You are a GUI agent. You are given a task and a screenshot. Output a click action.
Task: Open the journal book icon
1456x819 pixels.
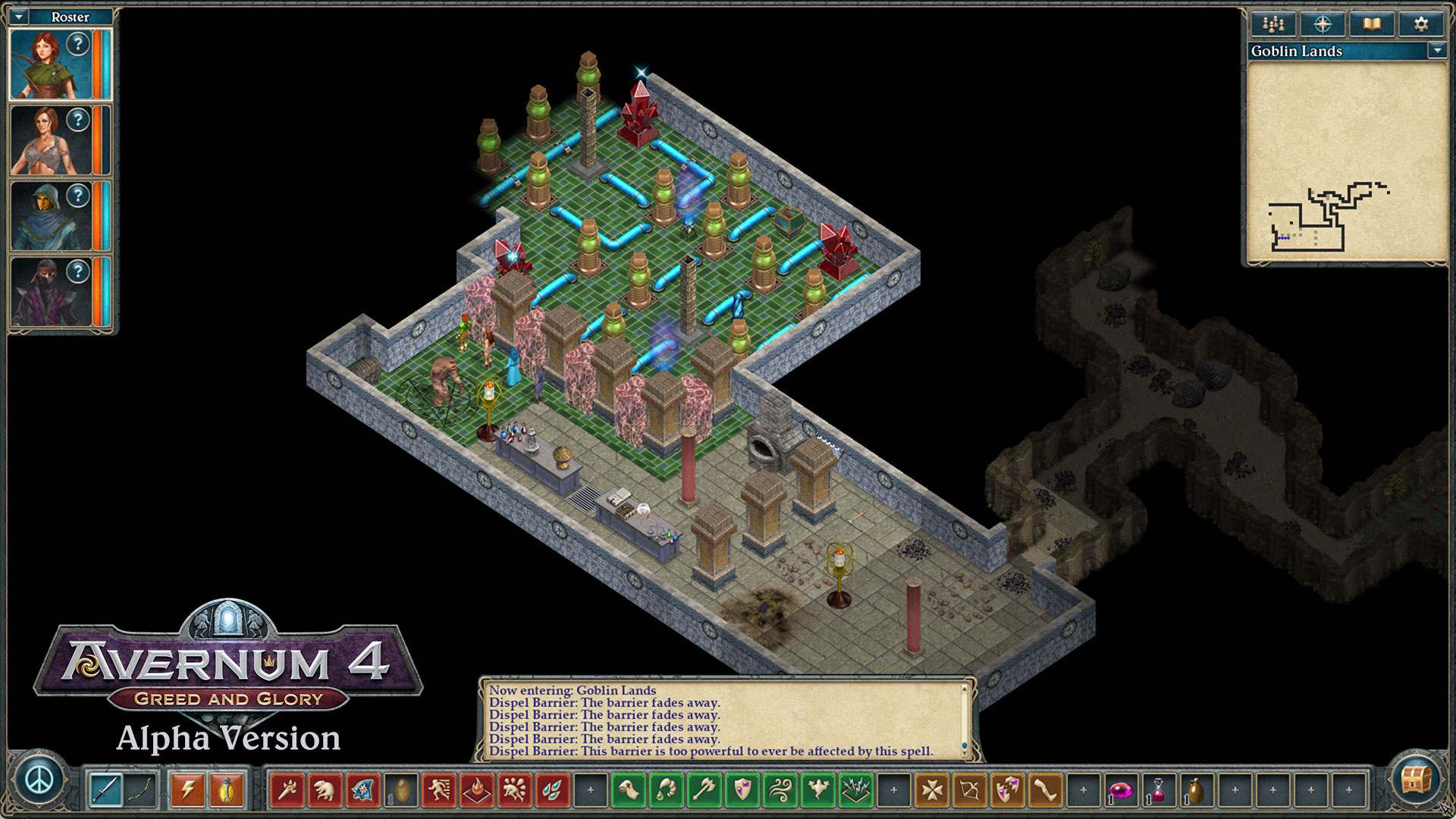pos(1370,24)
